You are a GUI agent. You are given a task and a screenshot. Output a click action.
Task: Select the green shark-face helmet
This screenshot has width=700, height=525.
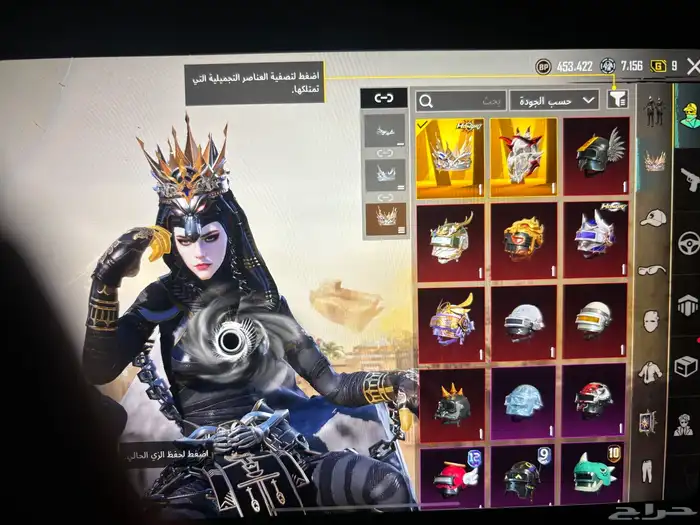[596, 476]
